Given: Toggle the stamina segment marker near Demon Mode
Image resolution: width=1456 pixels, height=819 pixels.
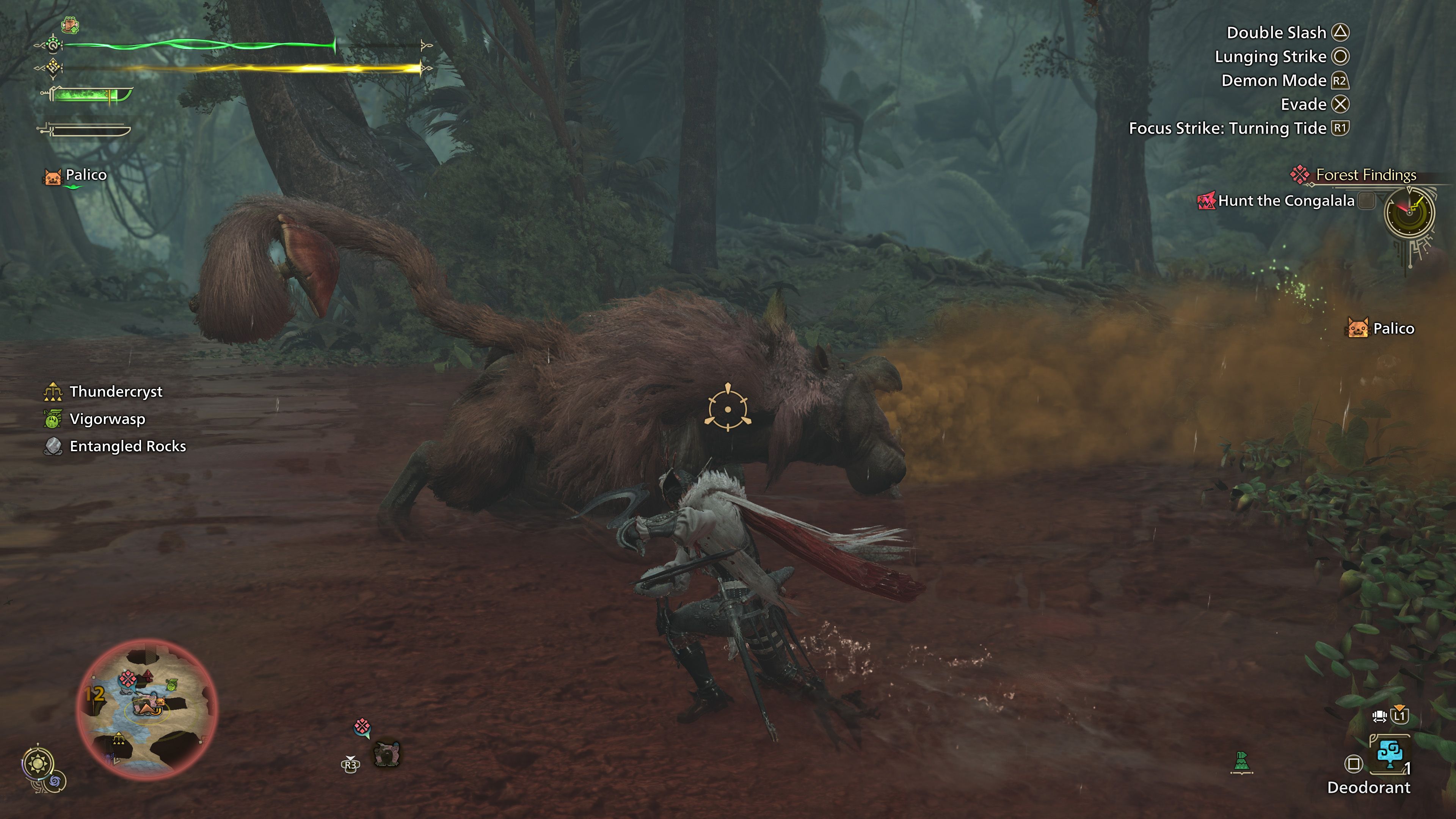Looking at the screenshot, I should pyautogui.click(x=421, y=68).
